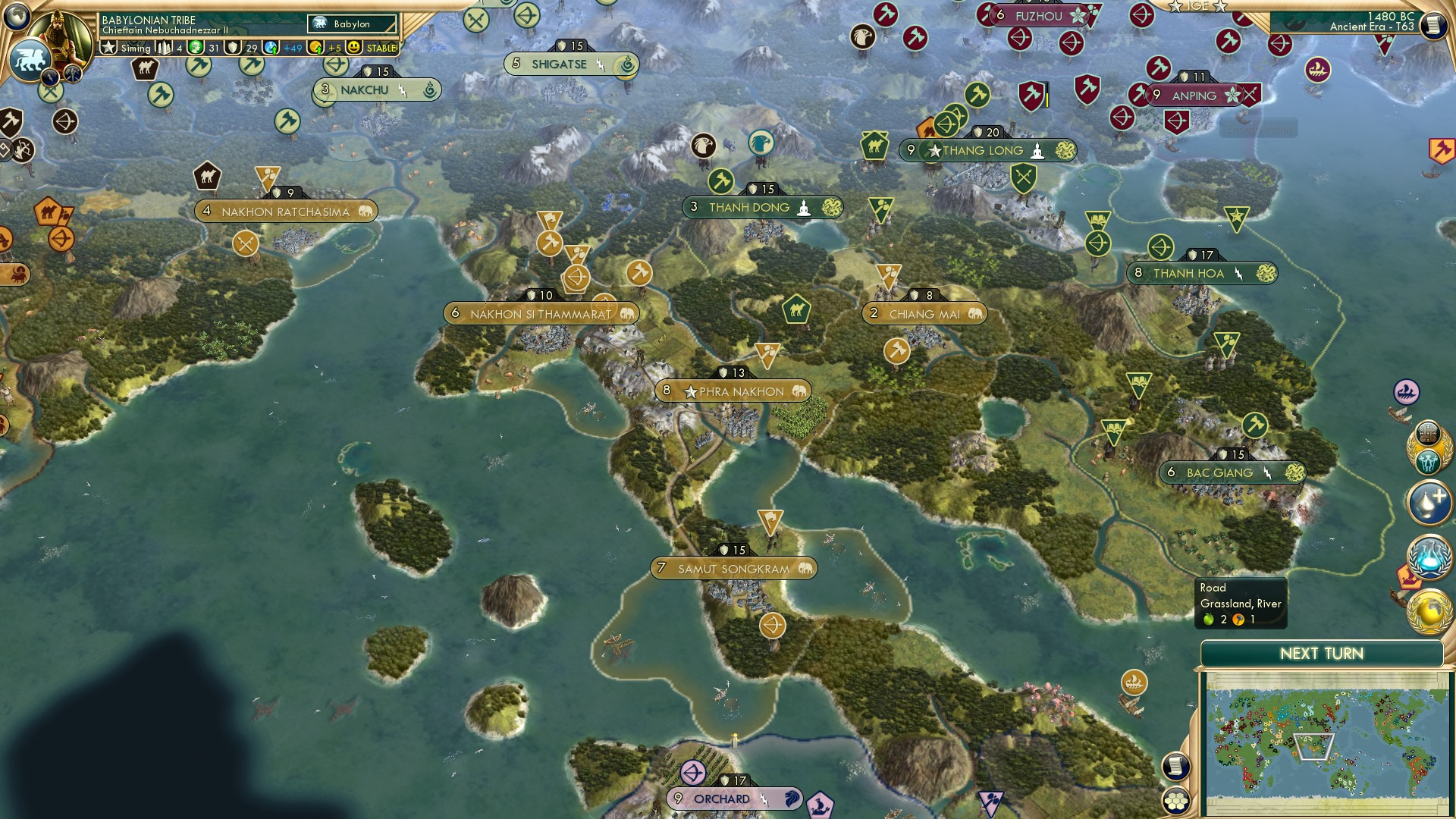Toggle the hex grid overlay button above the minimap
Screen dimensions: 1456x819
tap(1175, 801)
